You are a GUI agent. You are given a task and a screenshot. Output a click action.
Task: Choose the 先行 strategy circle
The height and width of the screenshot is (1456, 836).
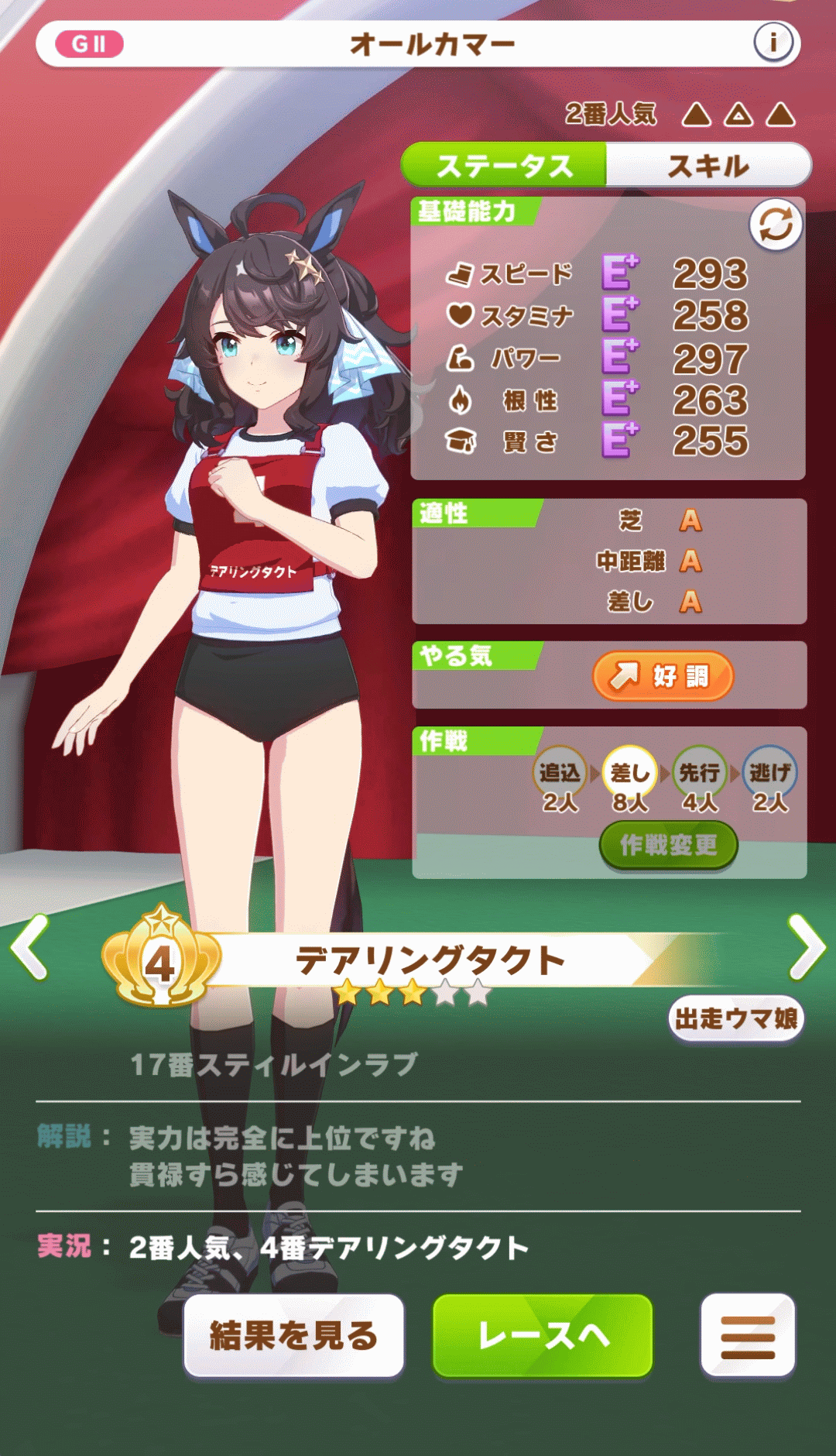pos(700,773)
